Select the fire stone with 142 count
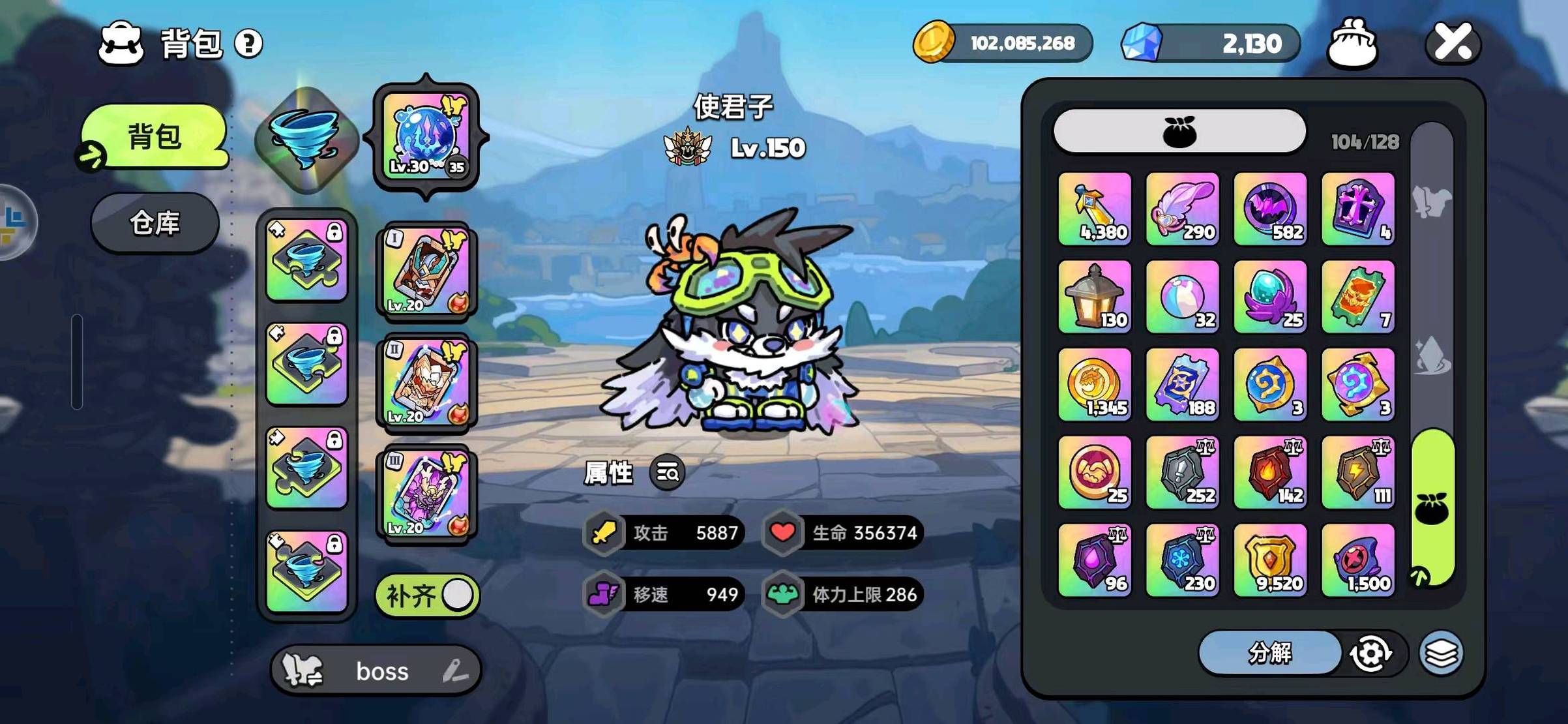Screen dimensions: 1568x724 point(1270,472)
